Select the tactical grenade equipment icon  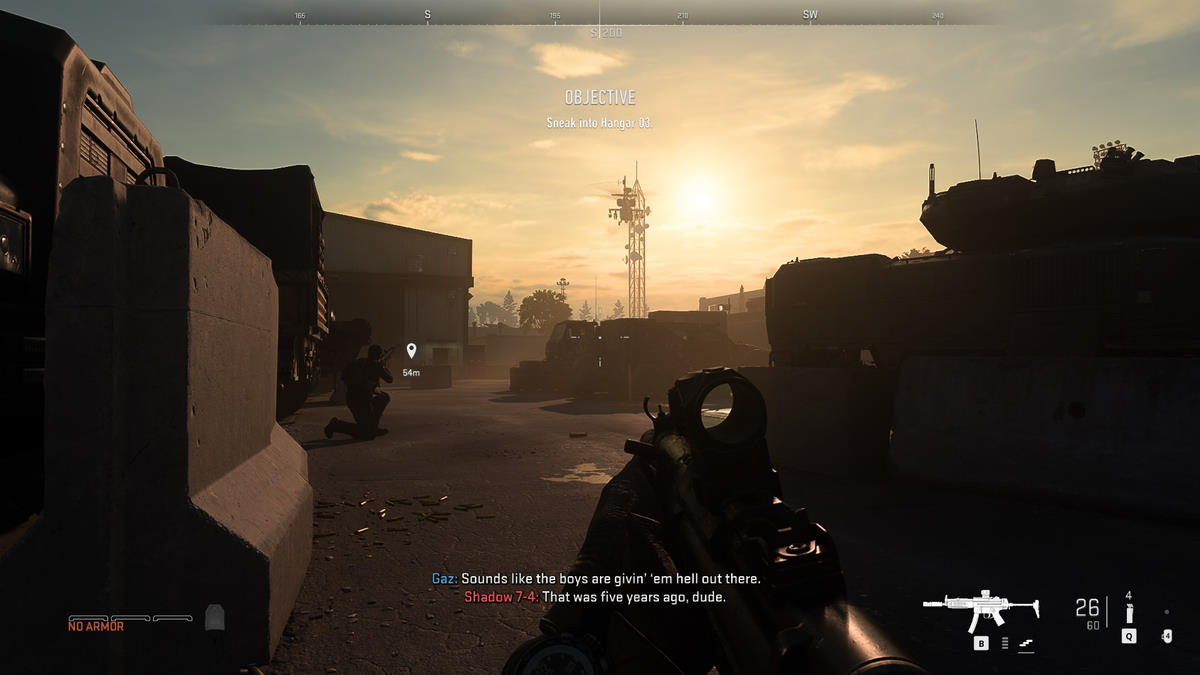1129,612
